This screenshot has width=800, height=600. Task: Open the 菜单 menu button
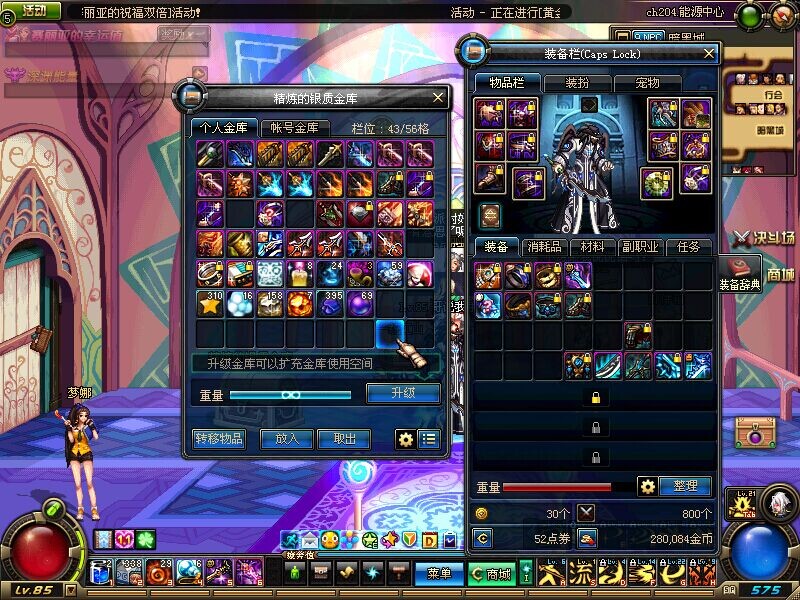click(438, 574)
